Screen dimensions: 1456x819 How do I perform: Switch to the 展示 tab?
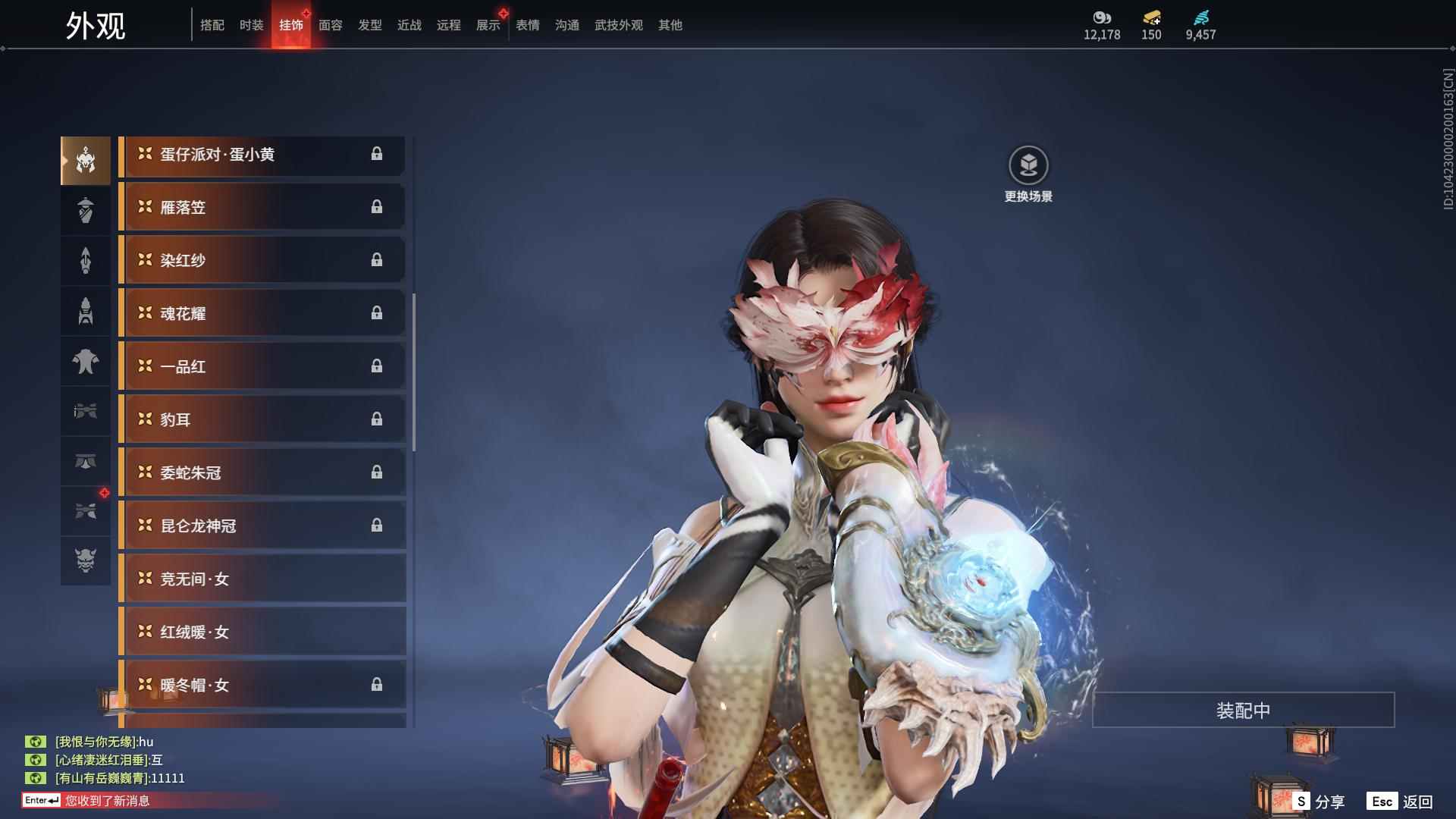coord(488,25)
